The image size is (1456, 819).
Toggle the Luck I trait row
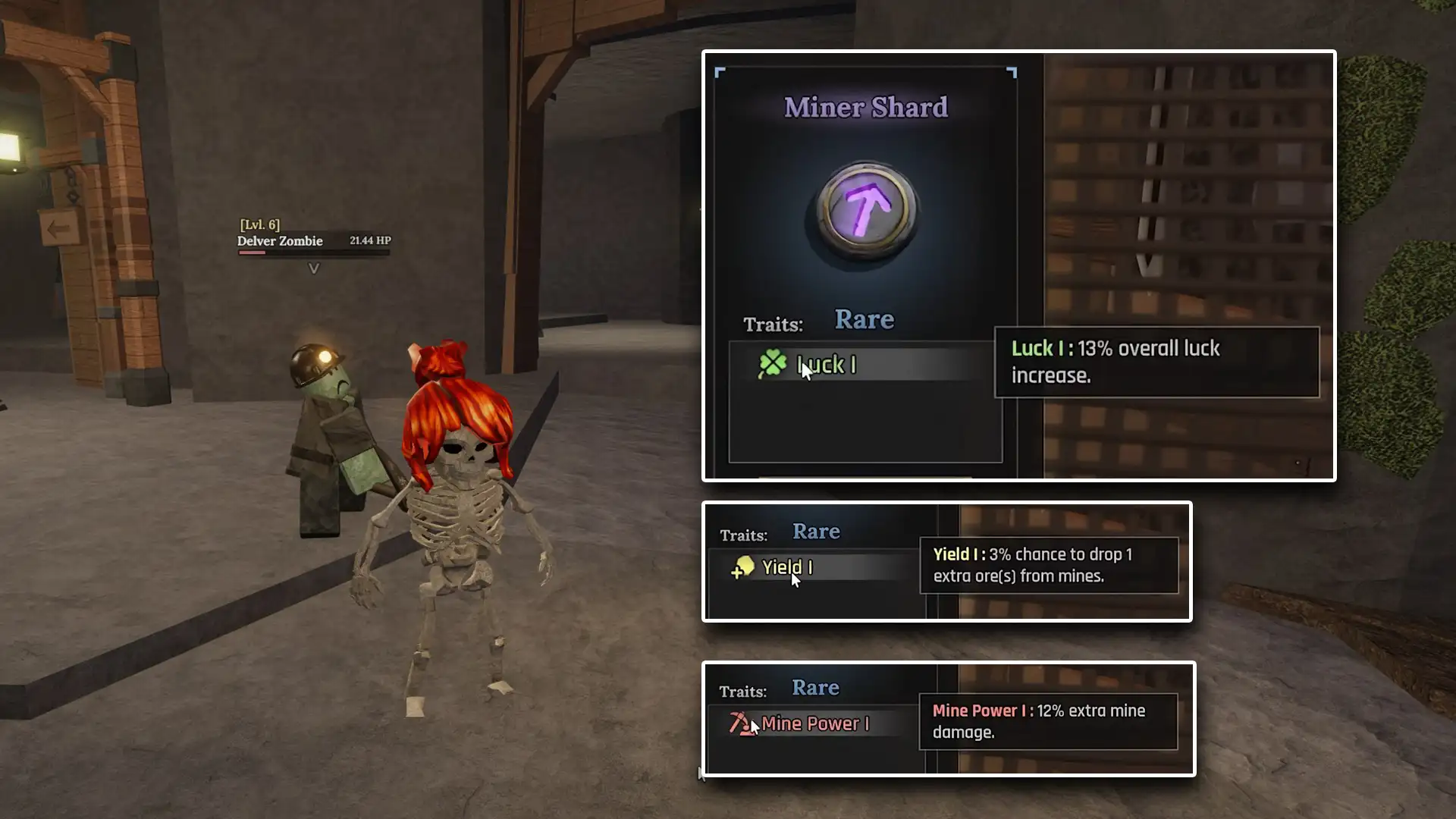(x=864, y=365)
